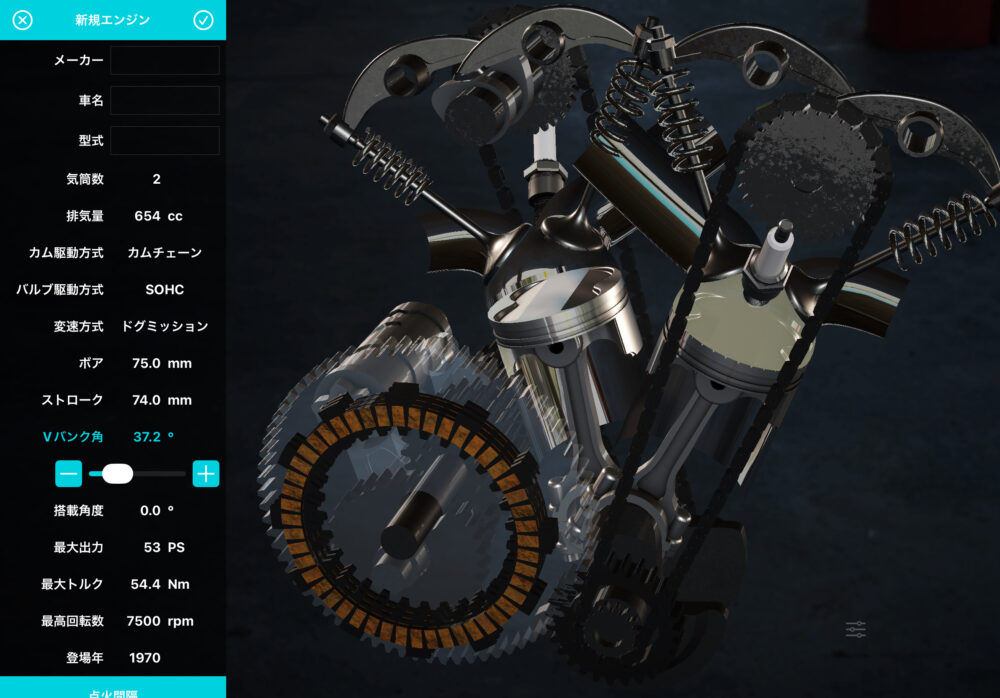Select the 車名 input box
Screen dimensions: 1000x698
click(x=164, y=100)
